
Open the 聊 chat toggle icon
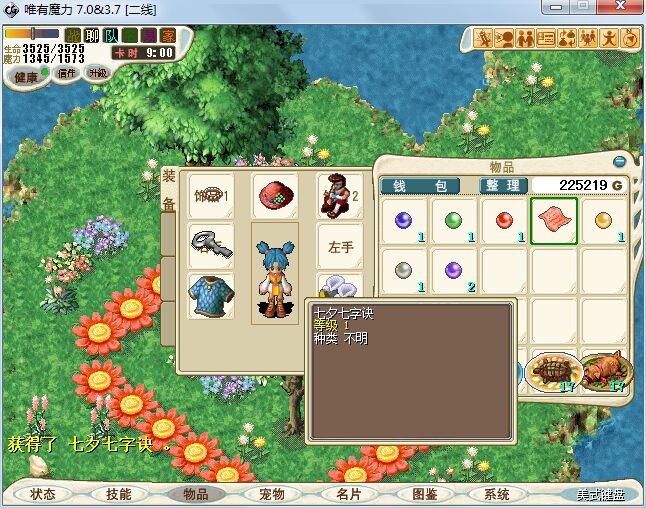[x=92, y=36]
